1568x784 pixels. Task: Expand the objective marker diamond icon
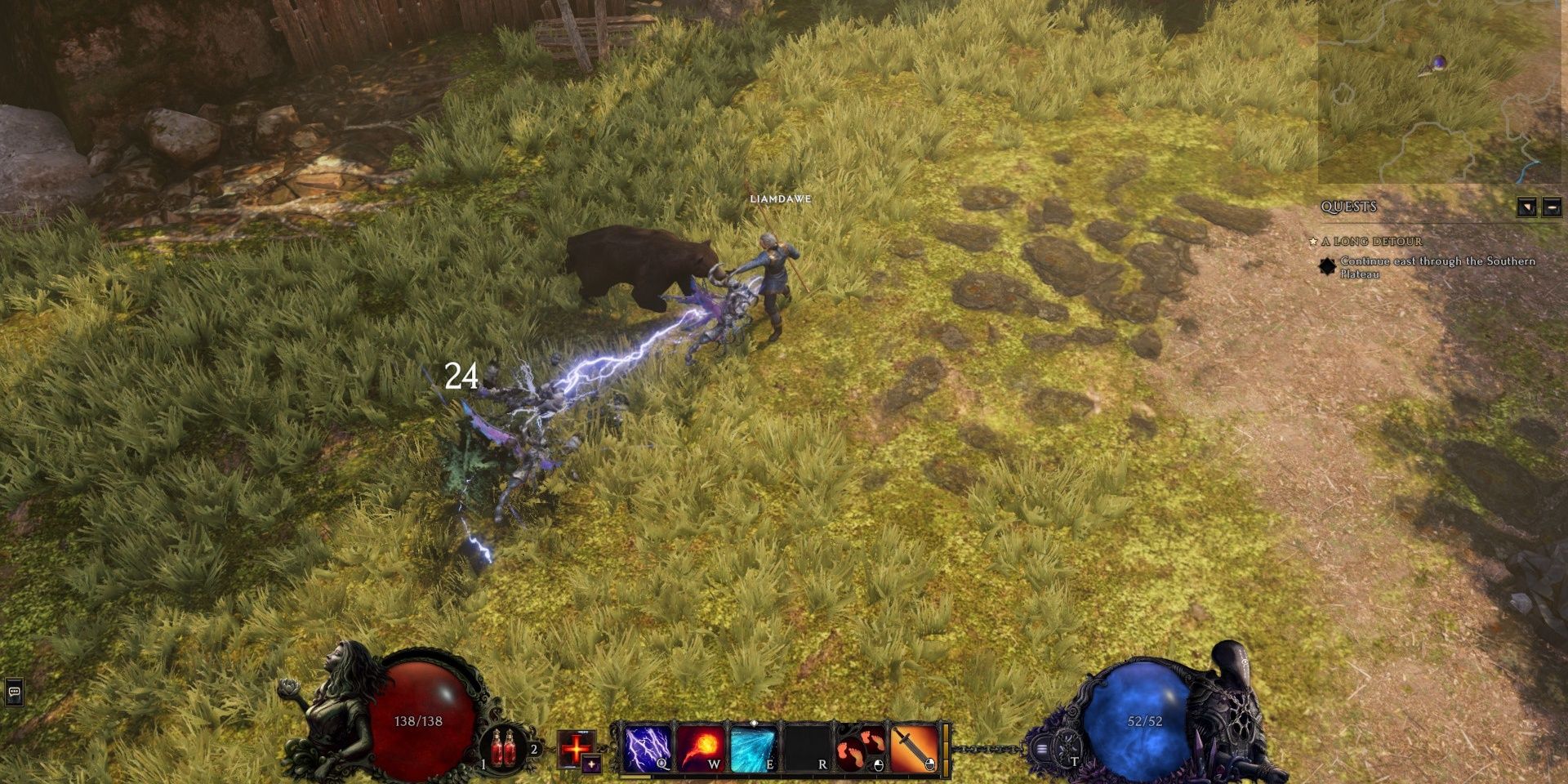pos(1327,267)
